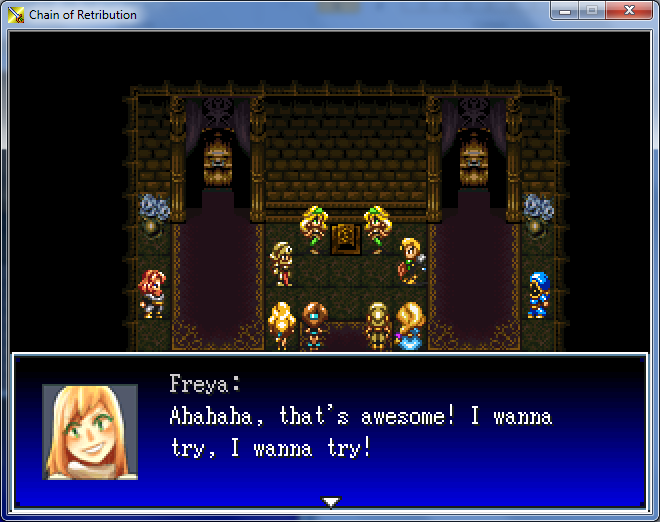Minimize the game window
The image size is (660, 522).
point(566,11)
